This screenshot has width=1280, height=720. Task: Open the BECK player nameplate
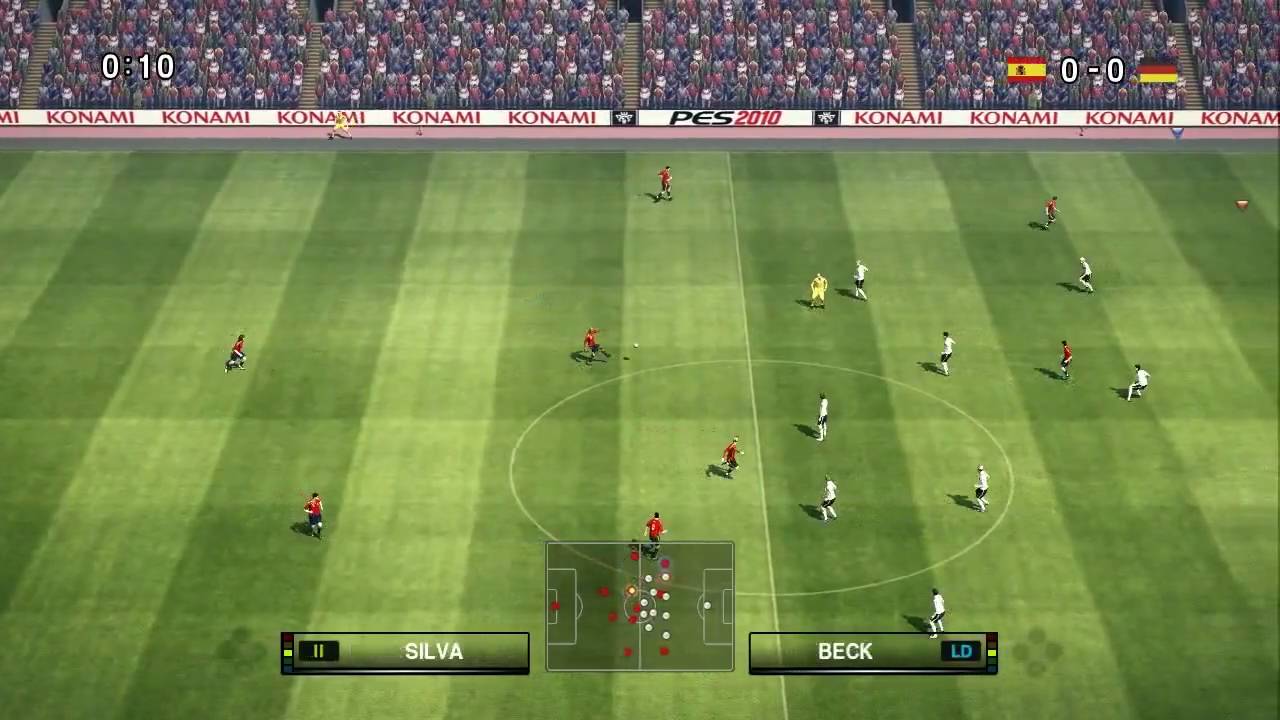pyautogui.click(x=846, y=651)
